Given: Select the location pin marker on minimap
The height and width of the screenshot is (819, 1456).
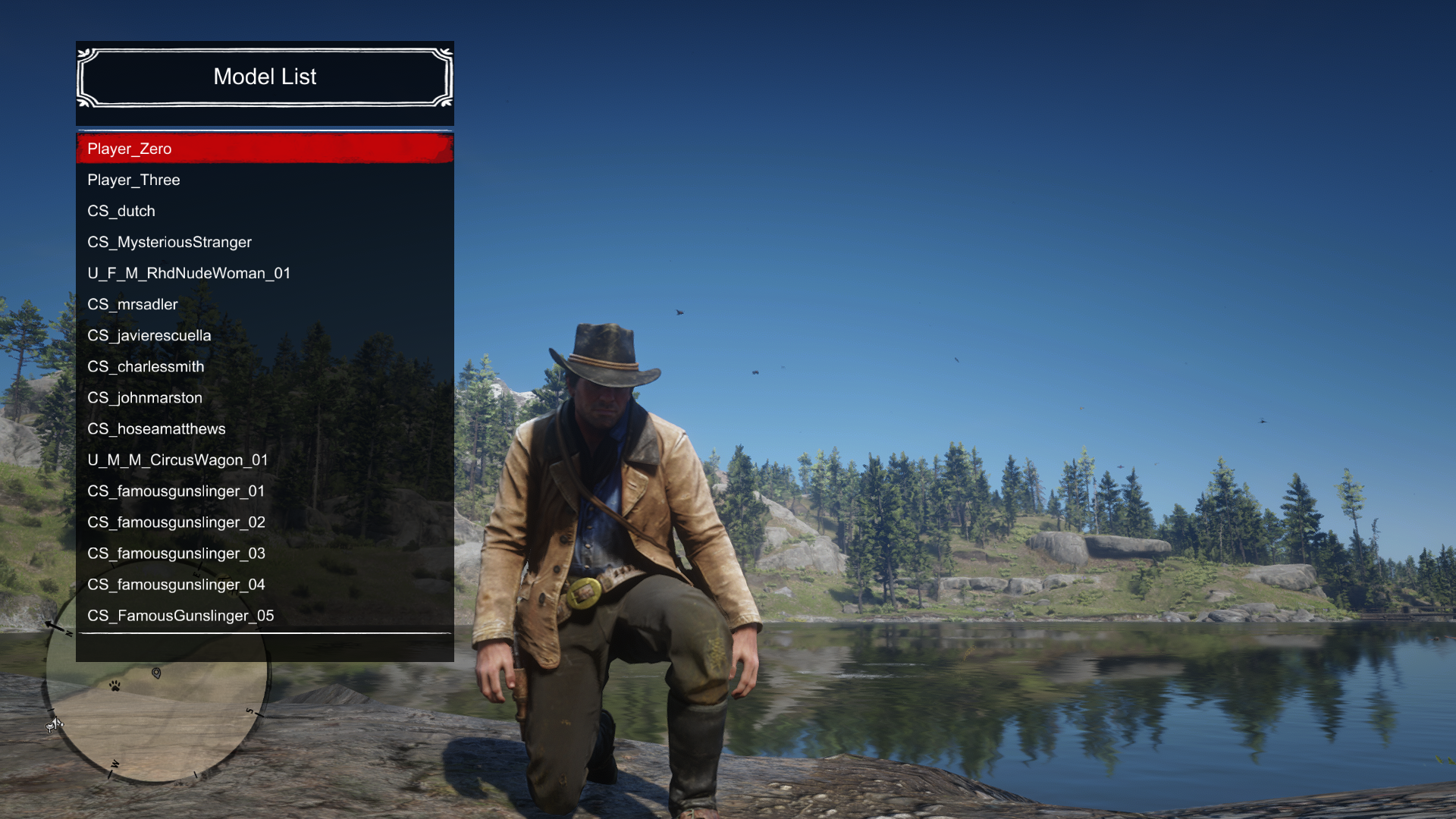Looking at the screenshot, I should [156, 673].
